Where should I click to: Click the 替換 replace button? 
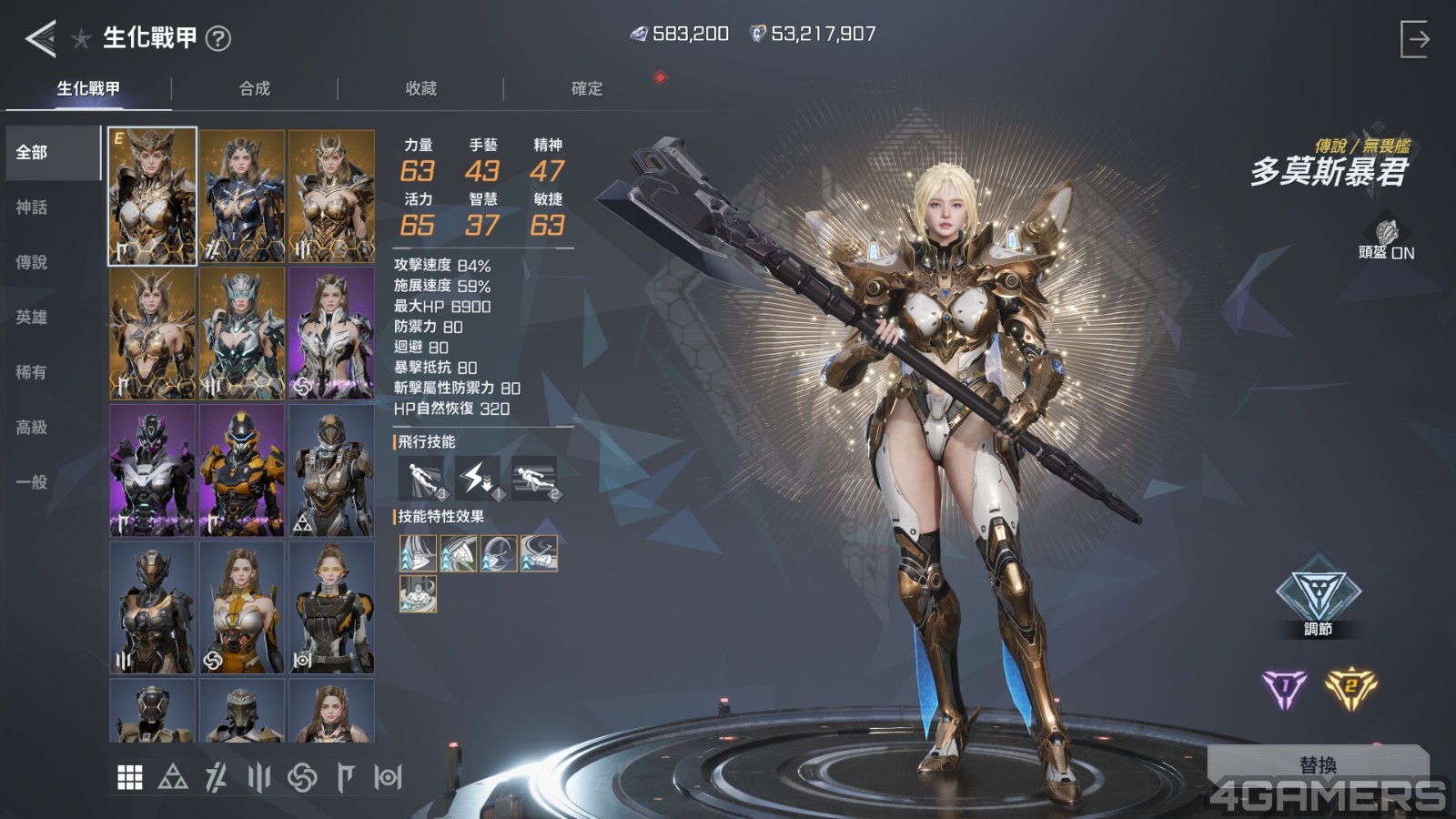pos(1318,764)
